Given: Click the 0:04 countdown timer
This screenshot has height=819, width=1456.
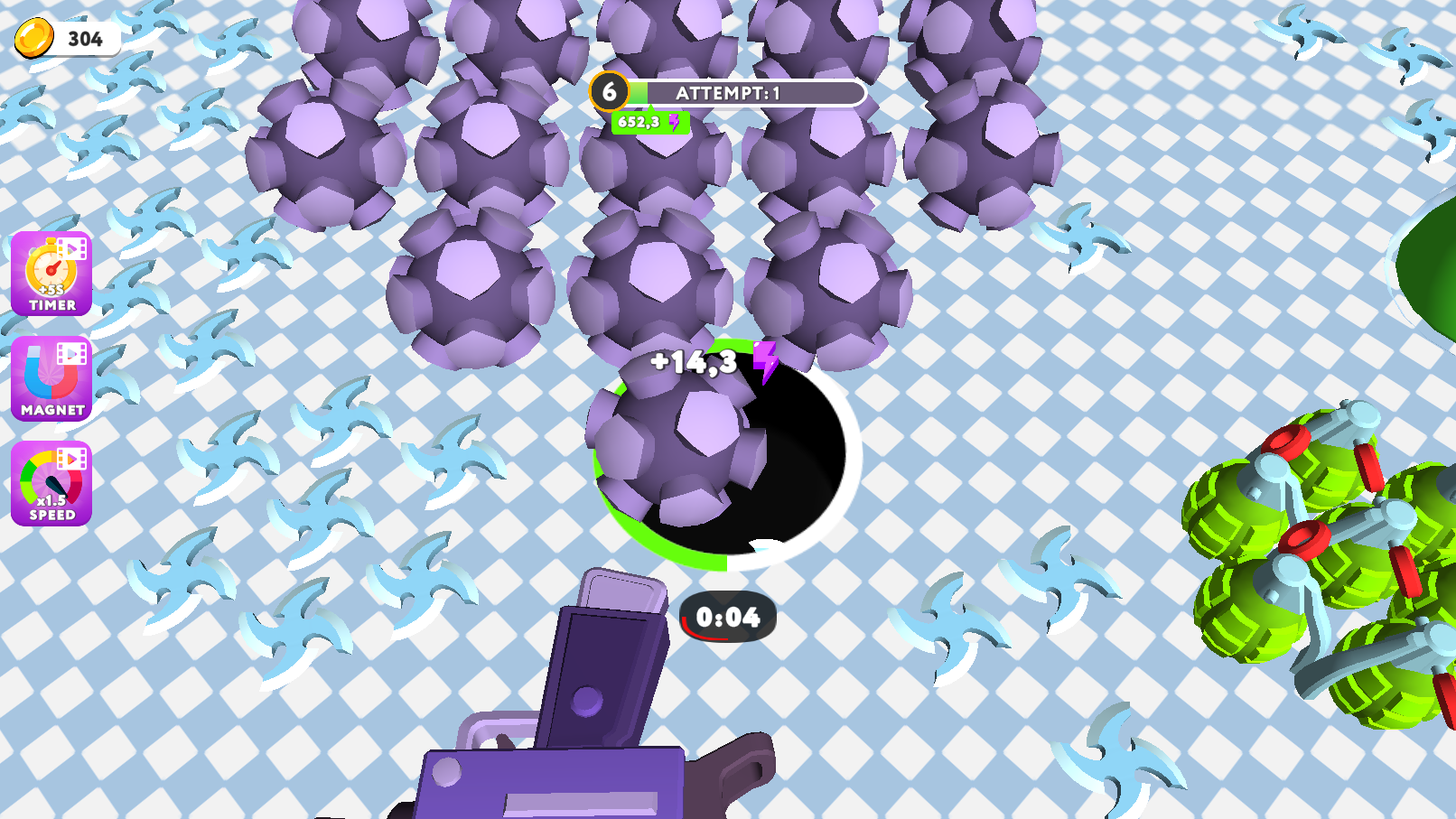Looking at the screenshot, I should tap(728, 615).
